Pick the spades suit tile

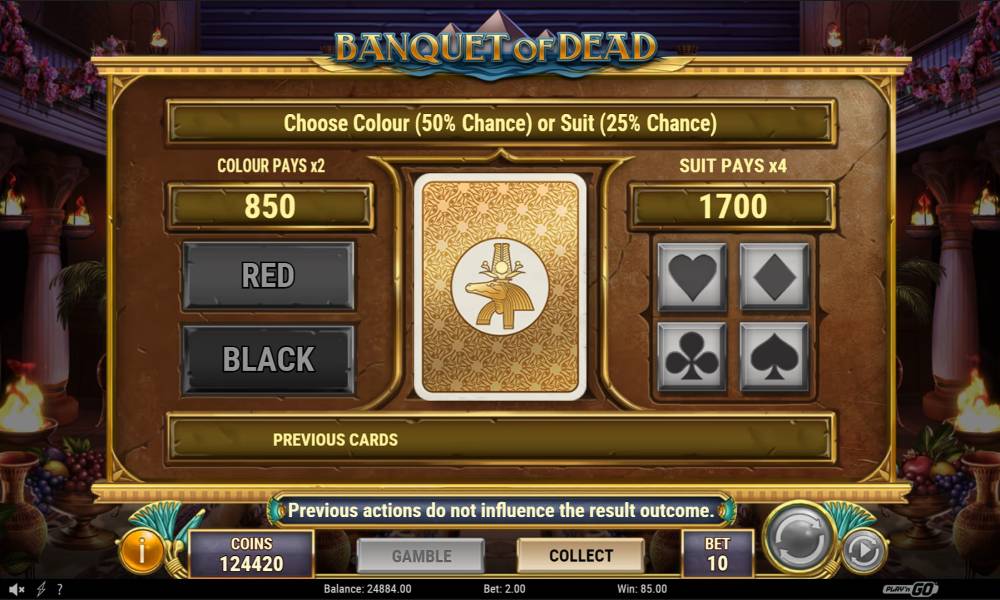774,356
